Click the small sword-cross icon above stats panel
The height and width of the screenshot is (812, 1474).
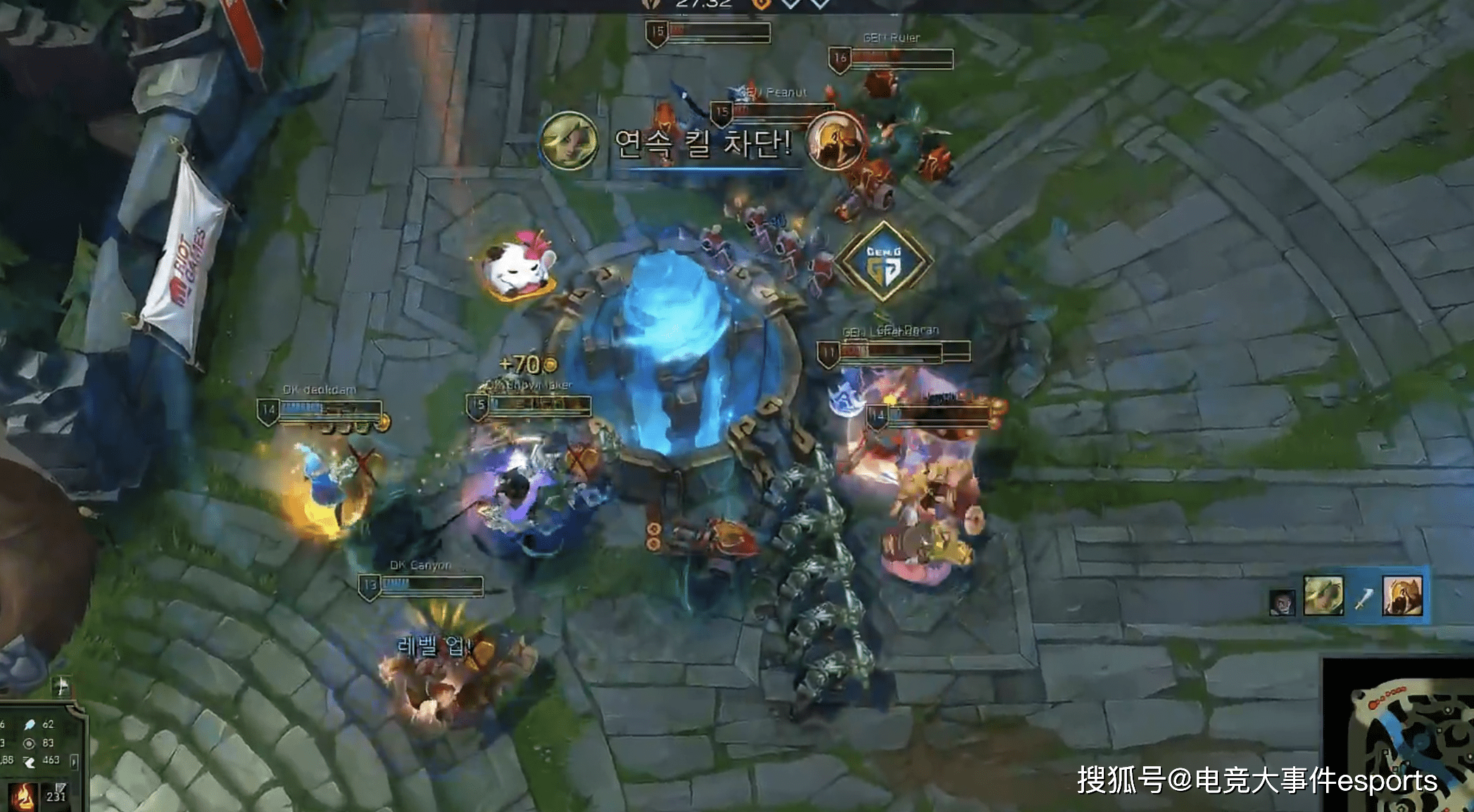pos(62,685)
